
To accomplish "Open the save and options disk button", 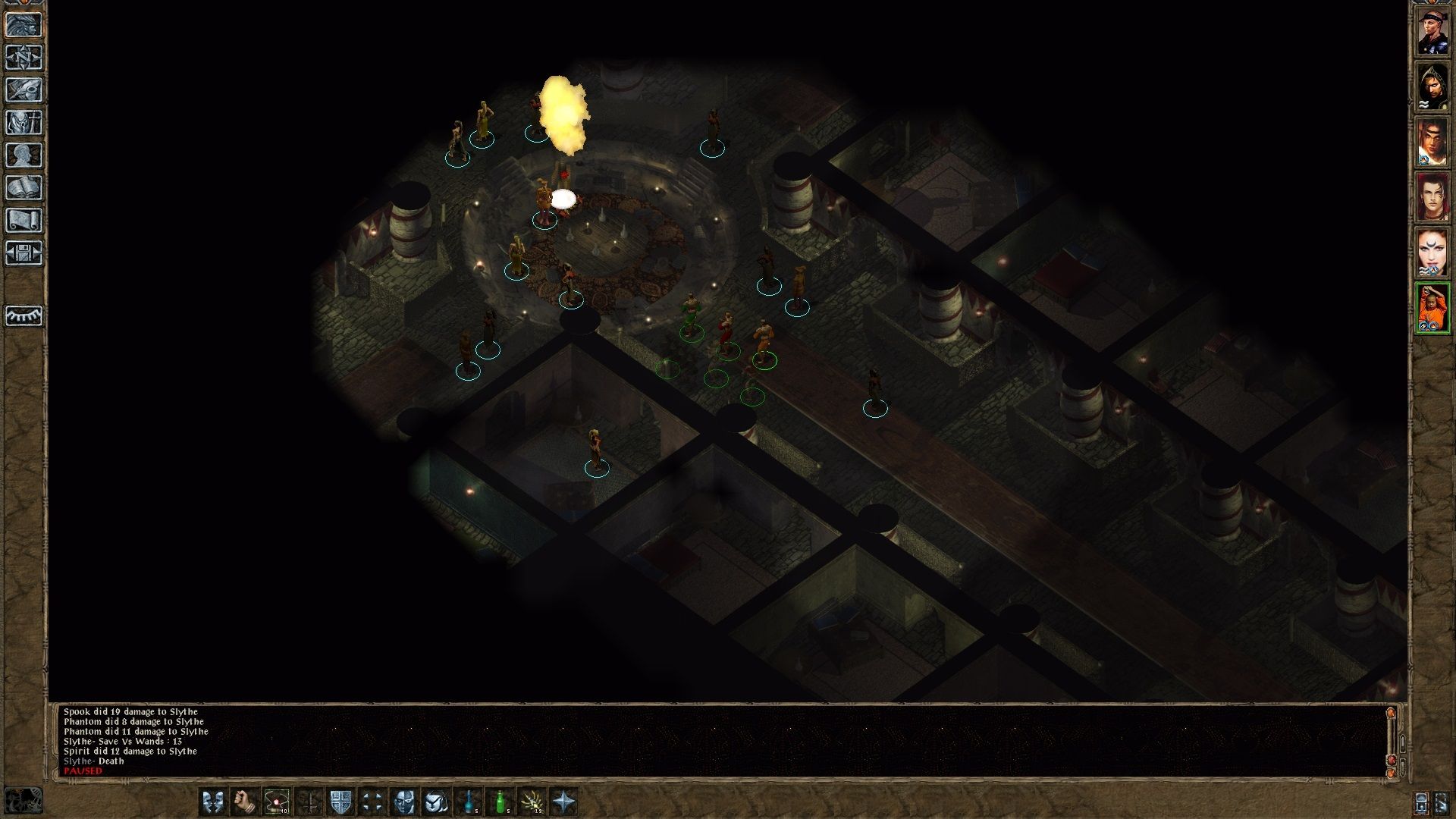I will (x=24, y=253).
